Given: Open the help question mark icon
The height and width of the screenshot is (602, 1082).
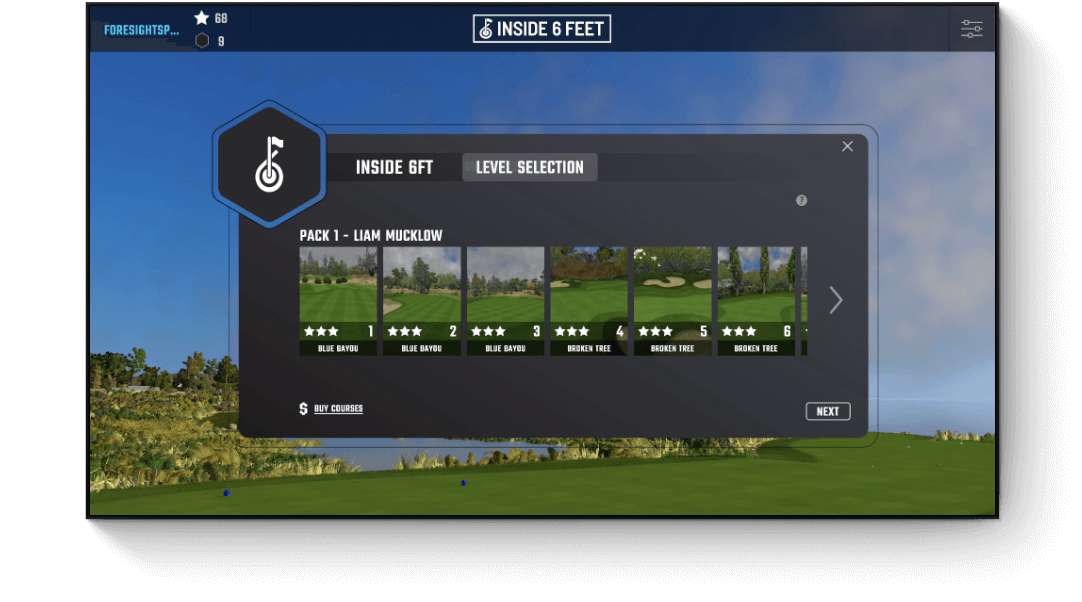Looking at the screenshot, I should pos(801,200).
